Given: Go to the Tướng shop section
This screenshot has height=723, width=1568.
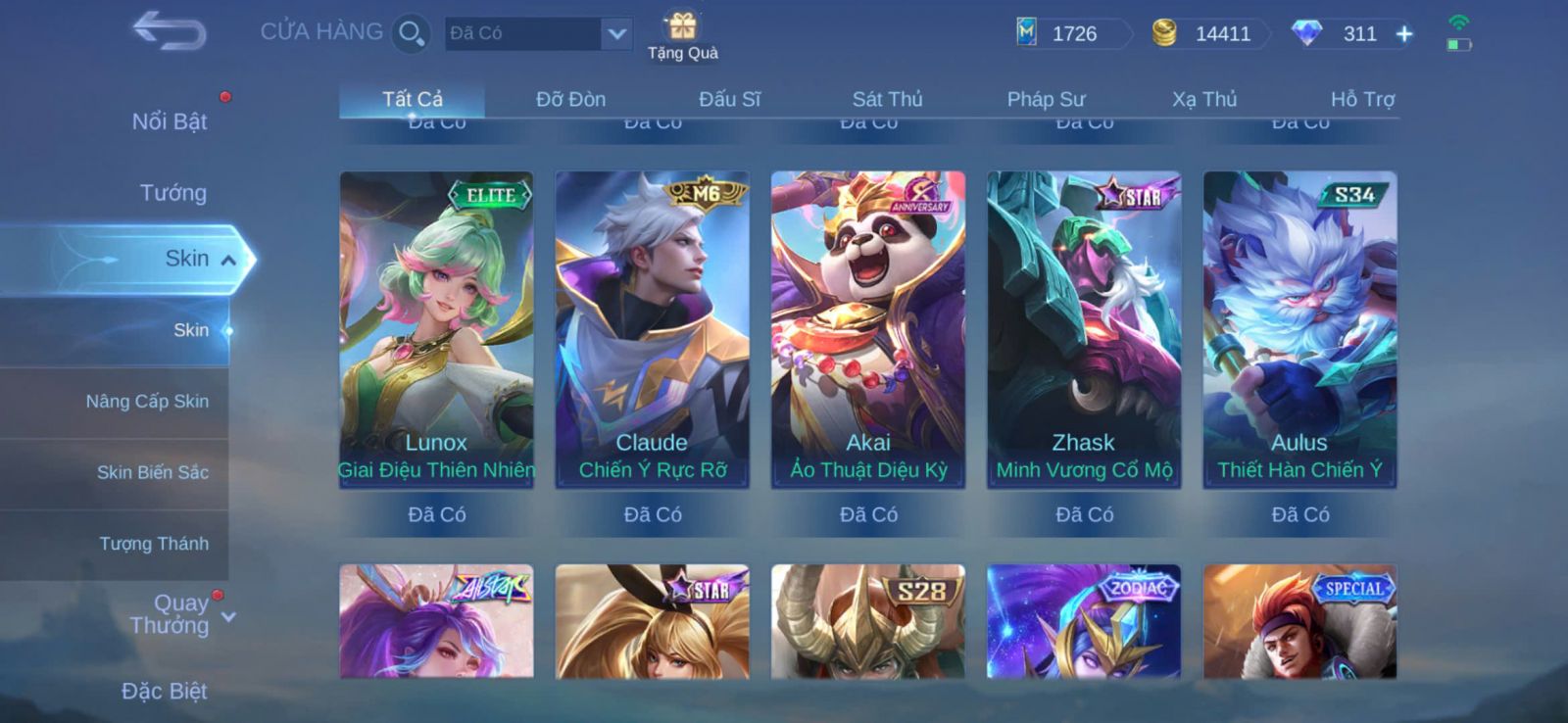Looking at the screenshot, I should [x=172, y=193].
